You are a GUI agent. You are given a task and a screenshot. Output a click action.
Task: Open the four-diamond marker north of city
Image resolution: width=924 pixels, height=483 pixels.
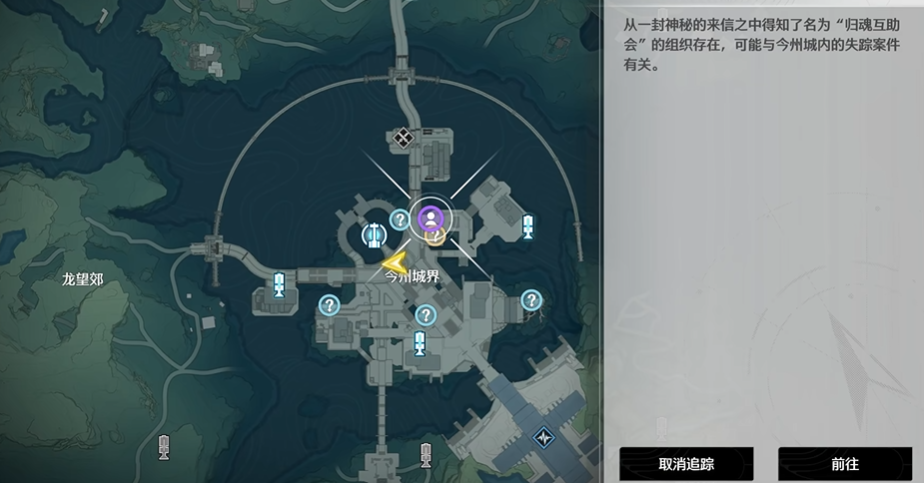tap(403, 138)
